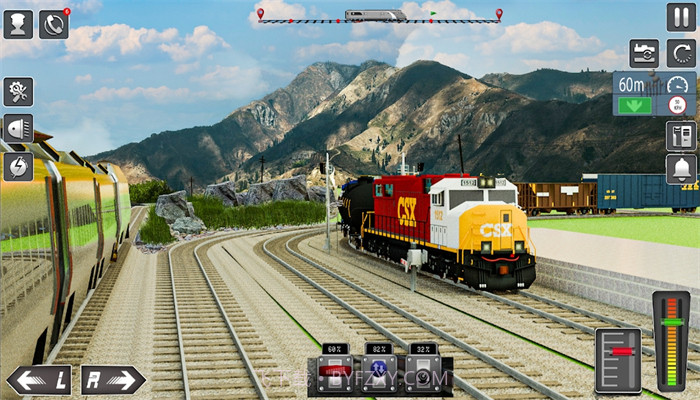The width and height of the screenshot is (700, 400).
Task: Ring the train bell
Action: click(681, 169)
